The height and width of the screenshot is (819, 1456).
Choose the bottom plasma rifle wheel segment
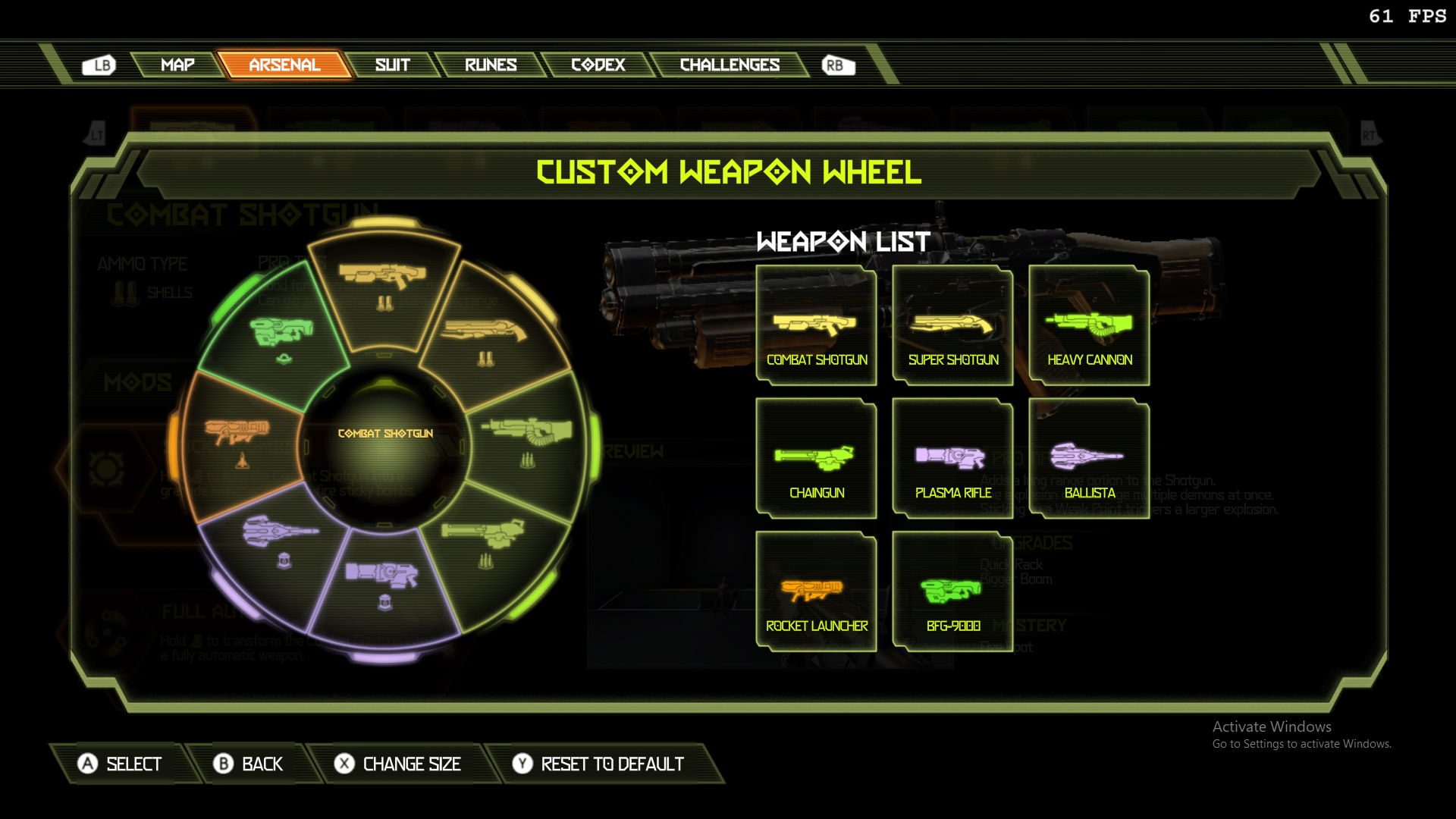click(384, 584)
